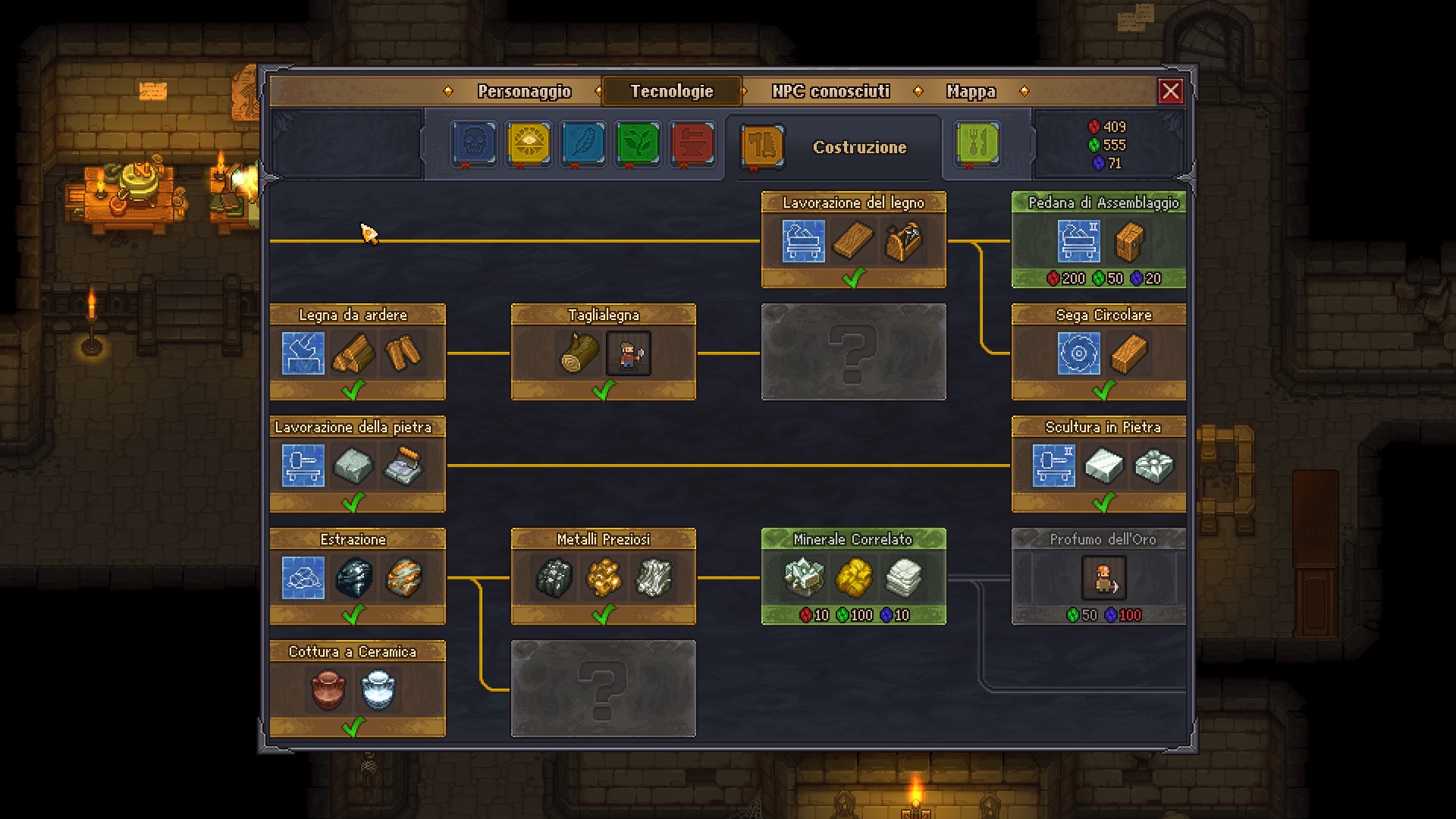1456x819 pixels.
Task: Select the Mappa menu item
Action: click(x=971, y=91)
